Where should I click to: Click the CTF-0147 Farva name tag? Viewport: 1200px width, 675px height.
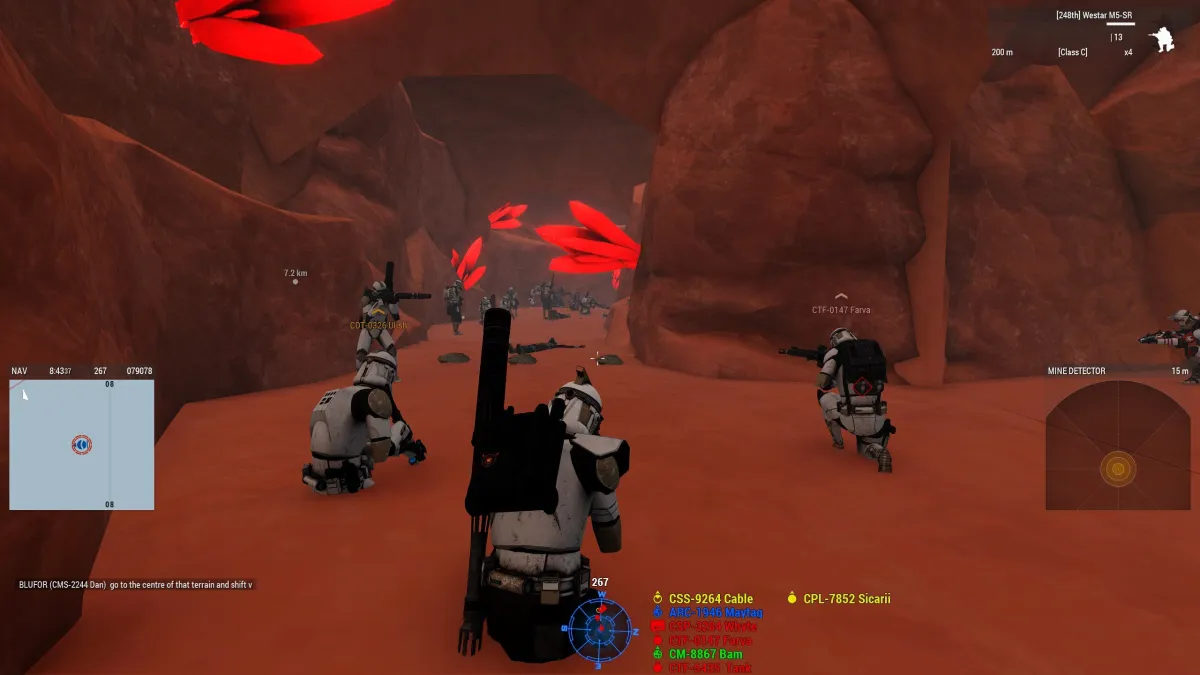coord(841,310)
